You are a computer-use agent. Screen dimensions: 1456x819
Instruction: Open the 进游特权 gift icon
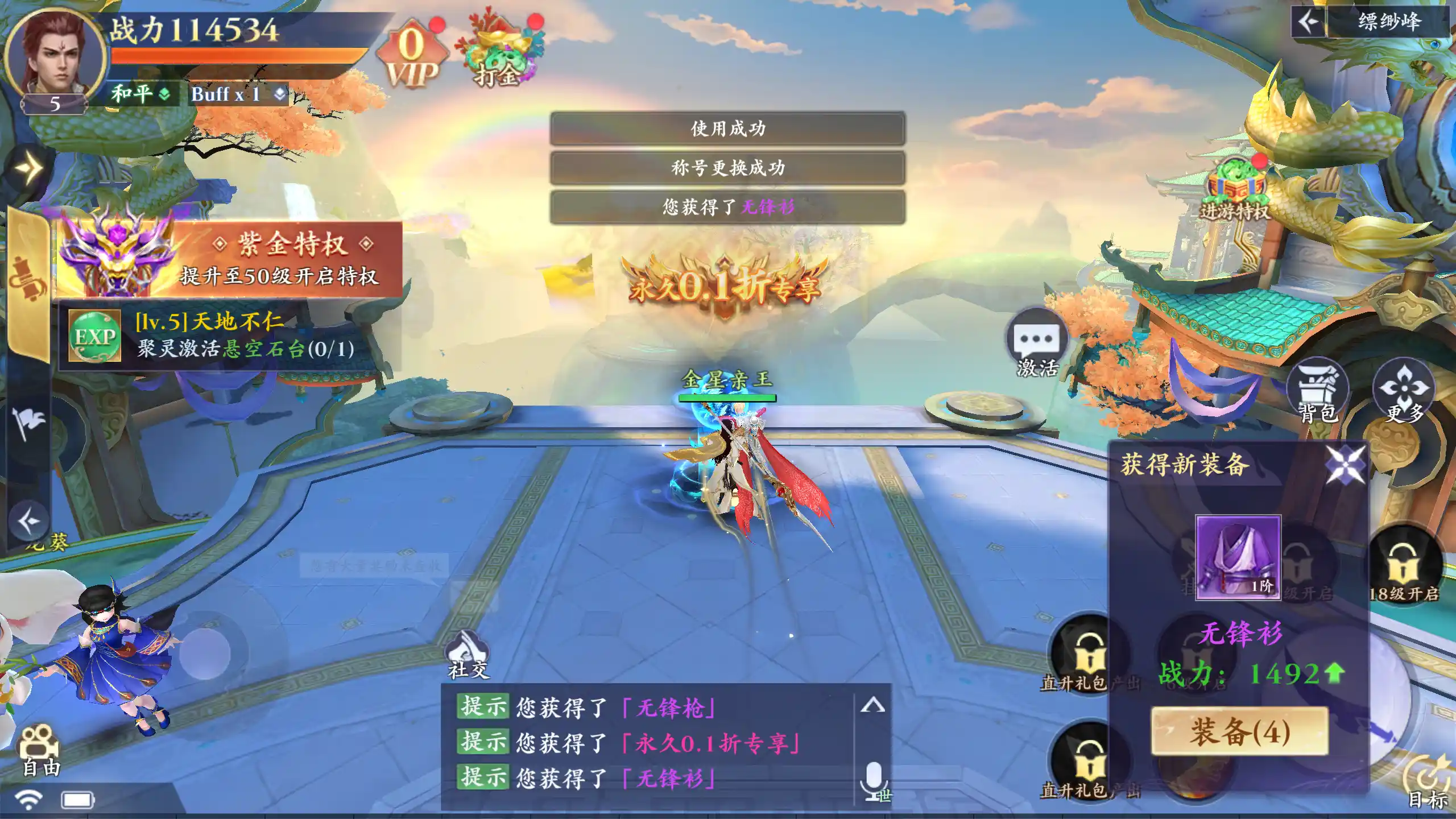(1235, 191)
